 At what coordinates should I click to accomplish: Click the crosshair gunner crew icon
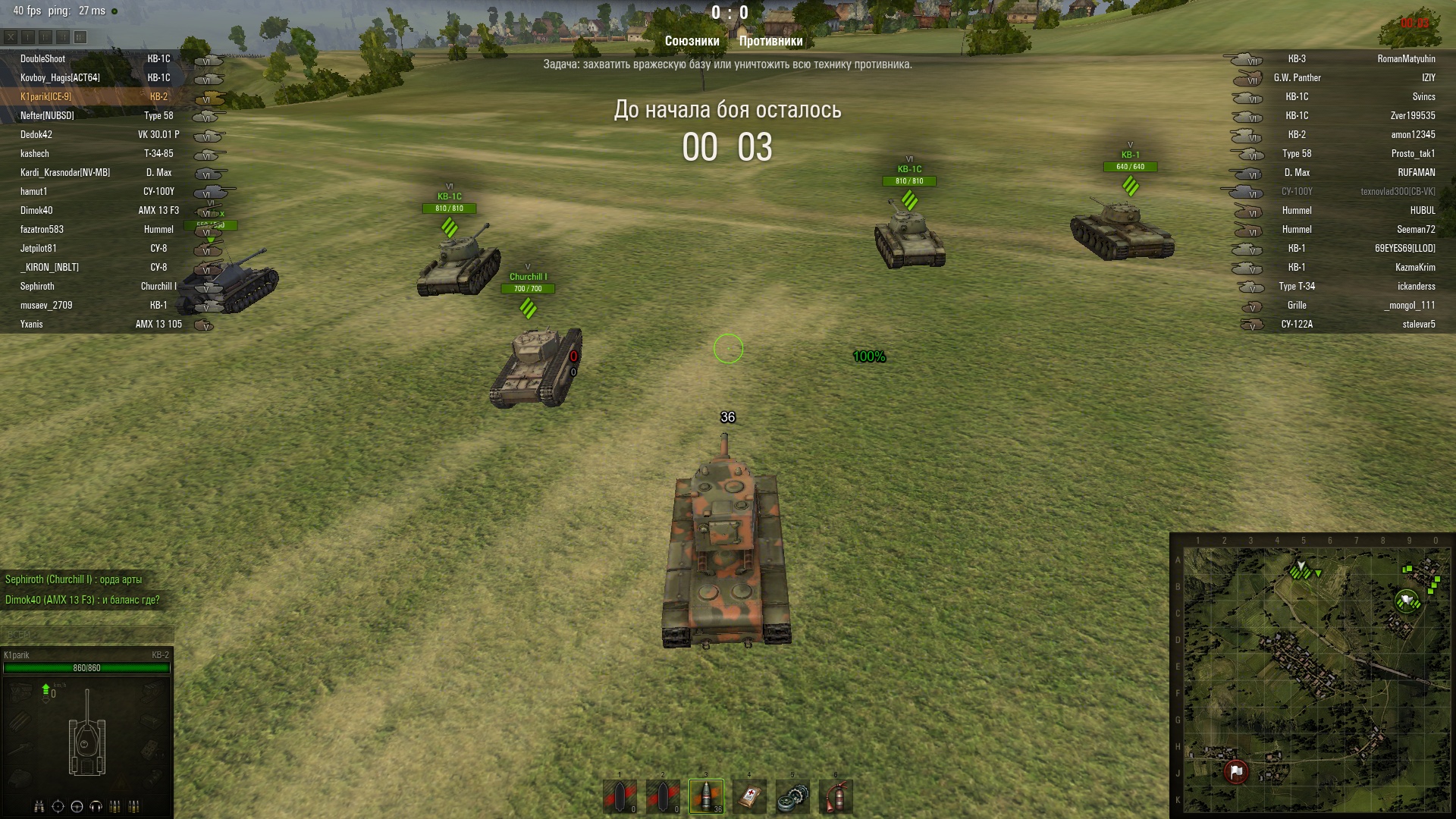coord(58,806)
